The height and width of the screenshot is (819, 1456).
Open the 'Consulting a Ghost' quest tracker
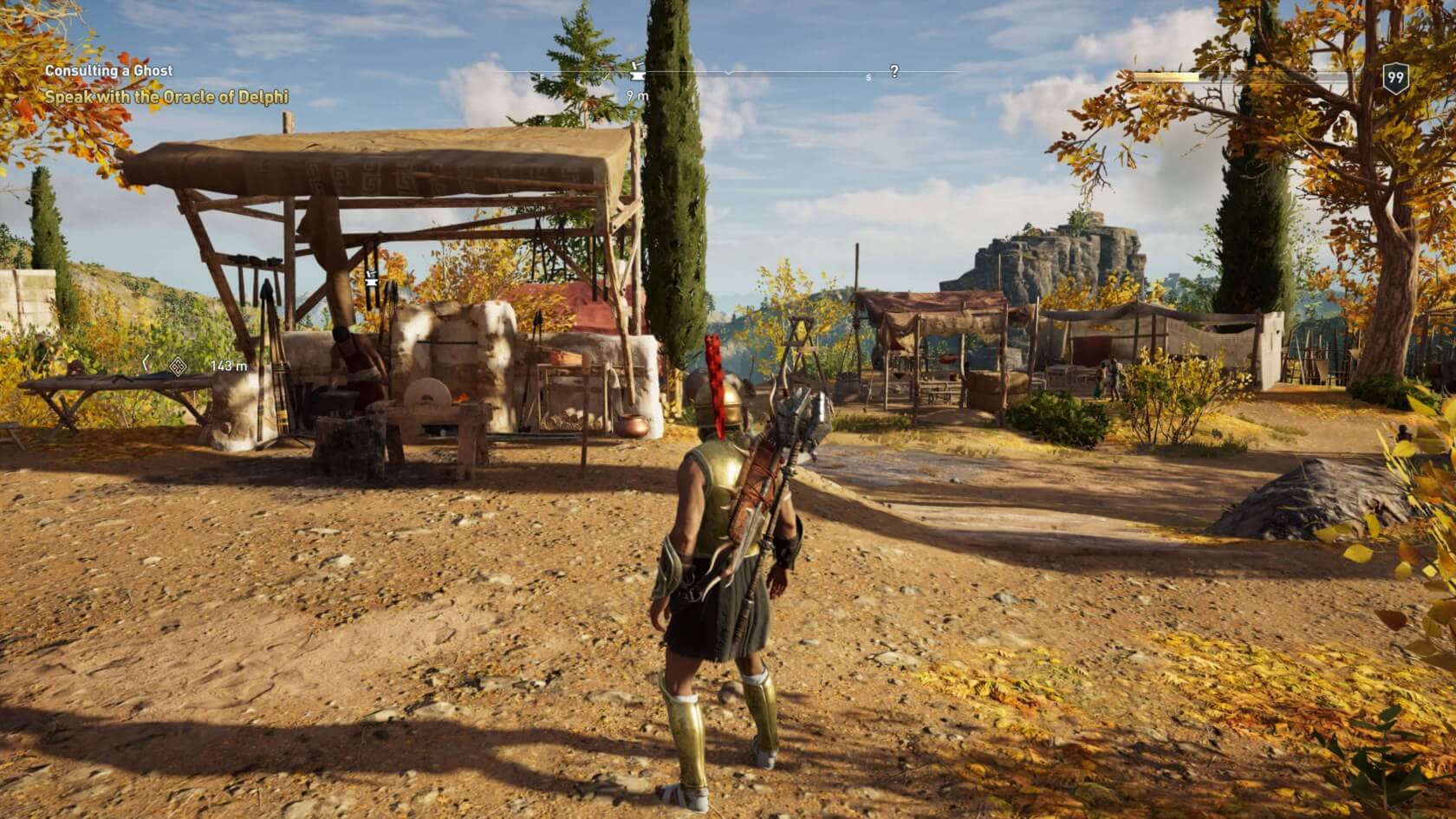pyautogui.click(x=108, y=70)
